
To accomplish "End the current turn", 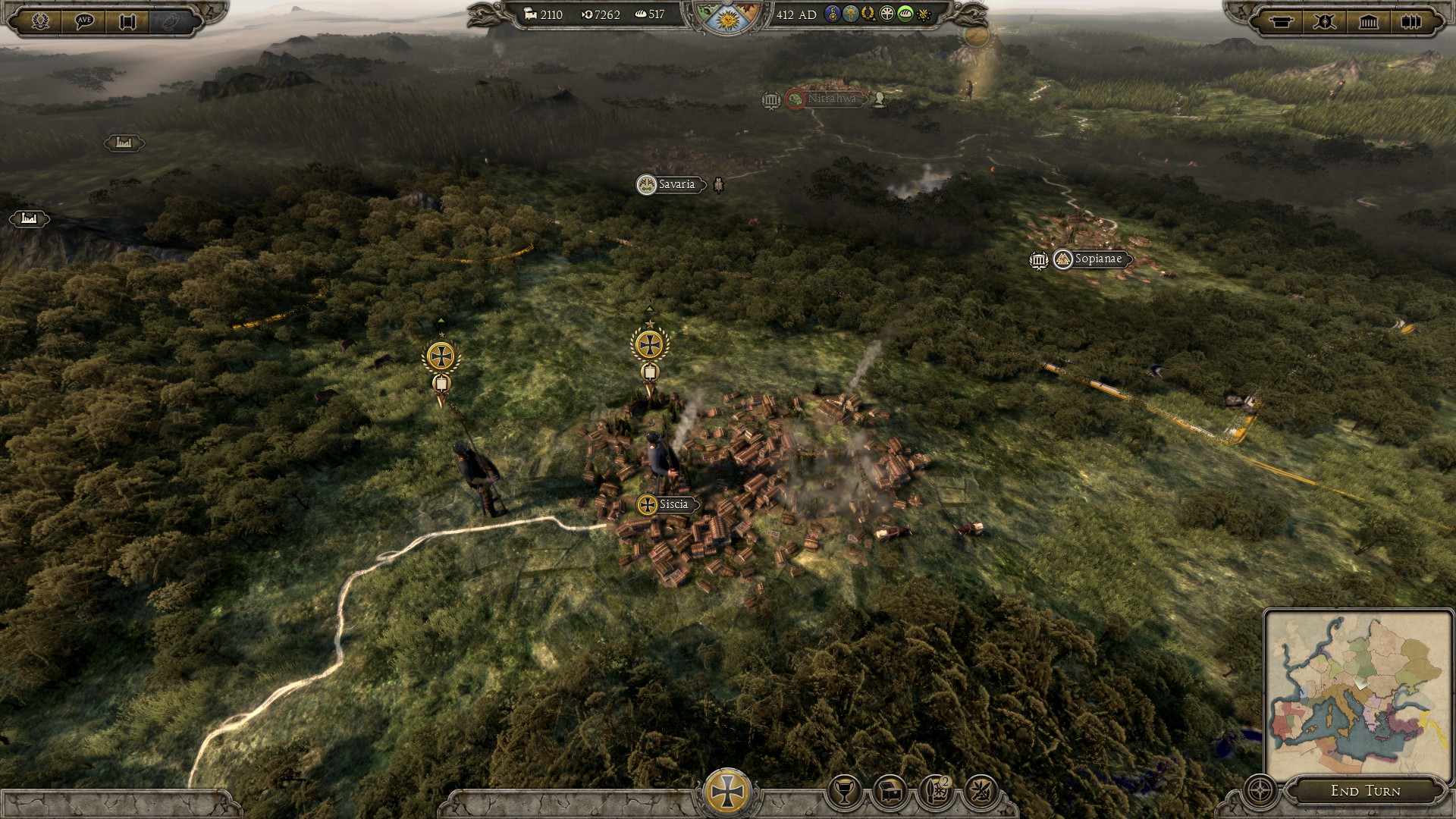I will coord(1365,791).
